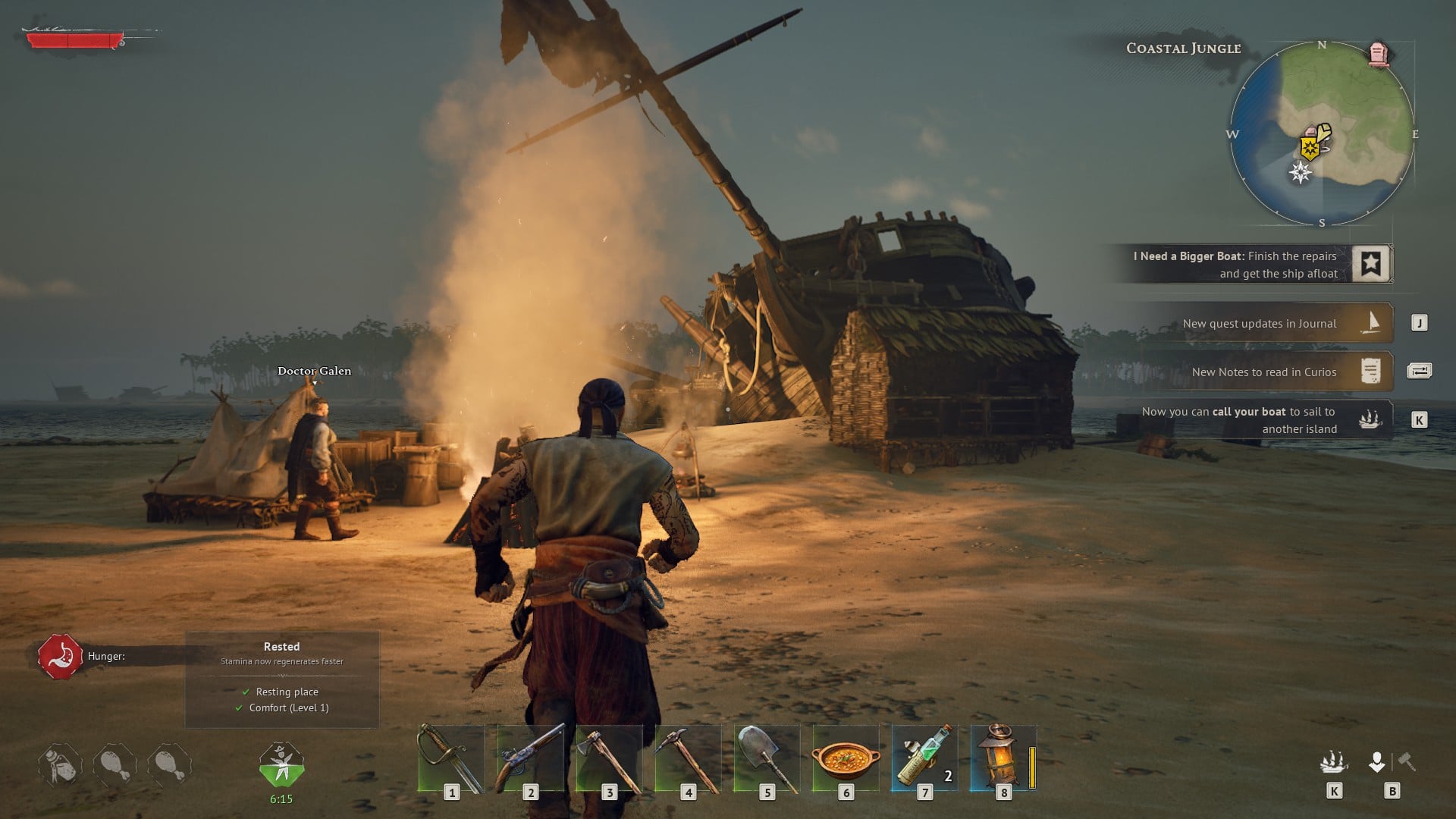This screenshot has width=1456, height=819.
Task: Click the green Rested buff icon
Action: (281, 764)
